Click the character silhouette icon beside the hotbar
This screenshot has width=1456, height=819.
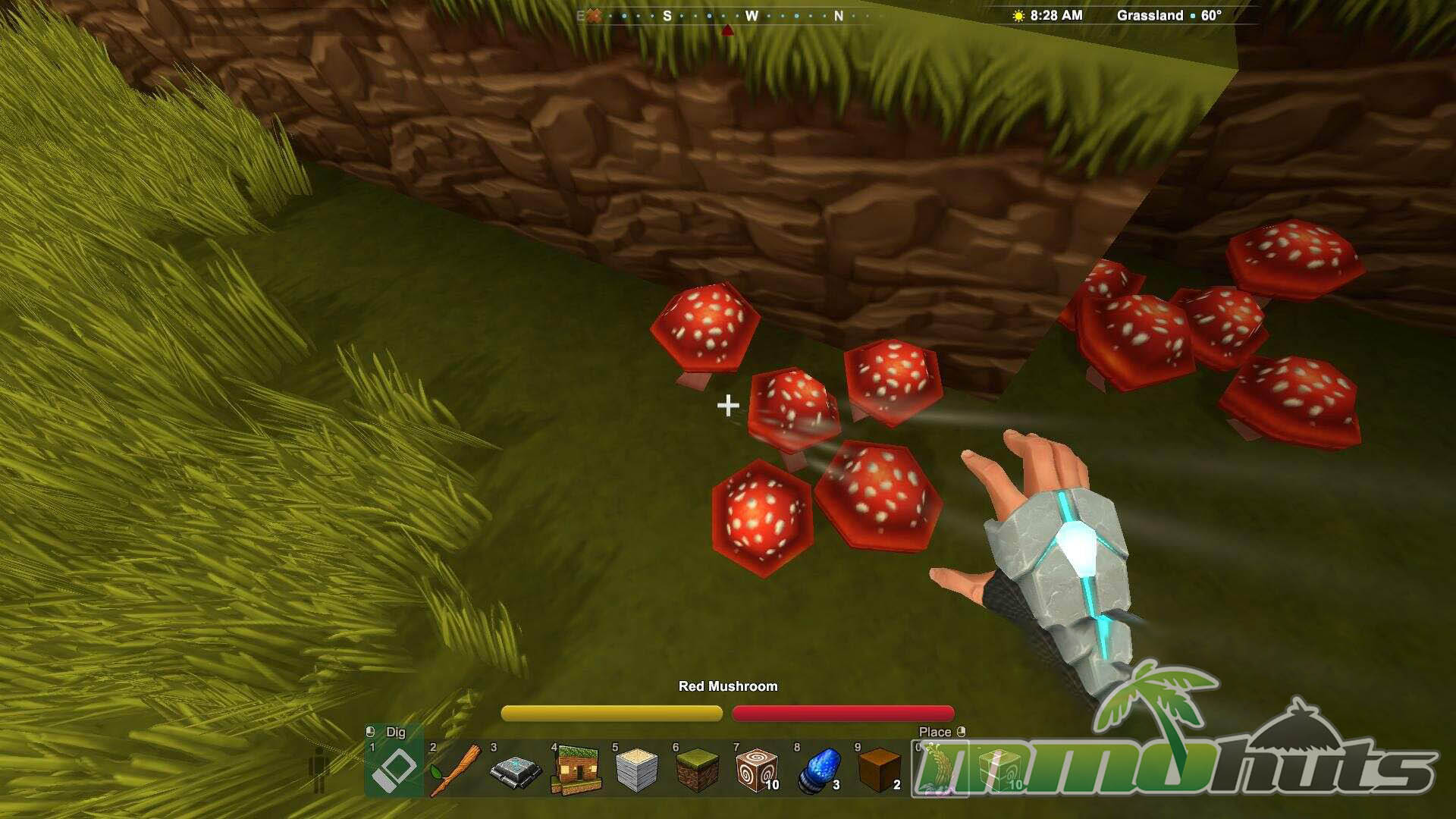320,769
